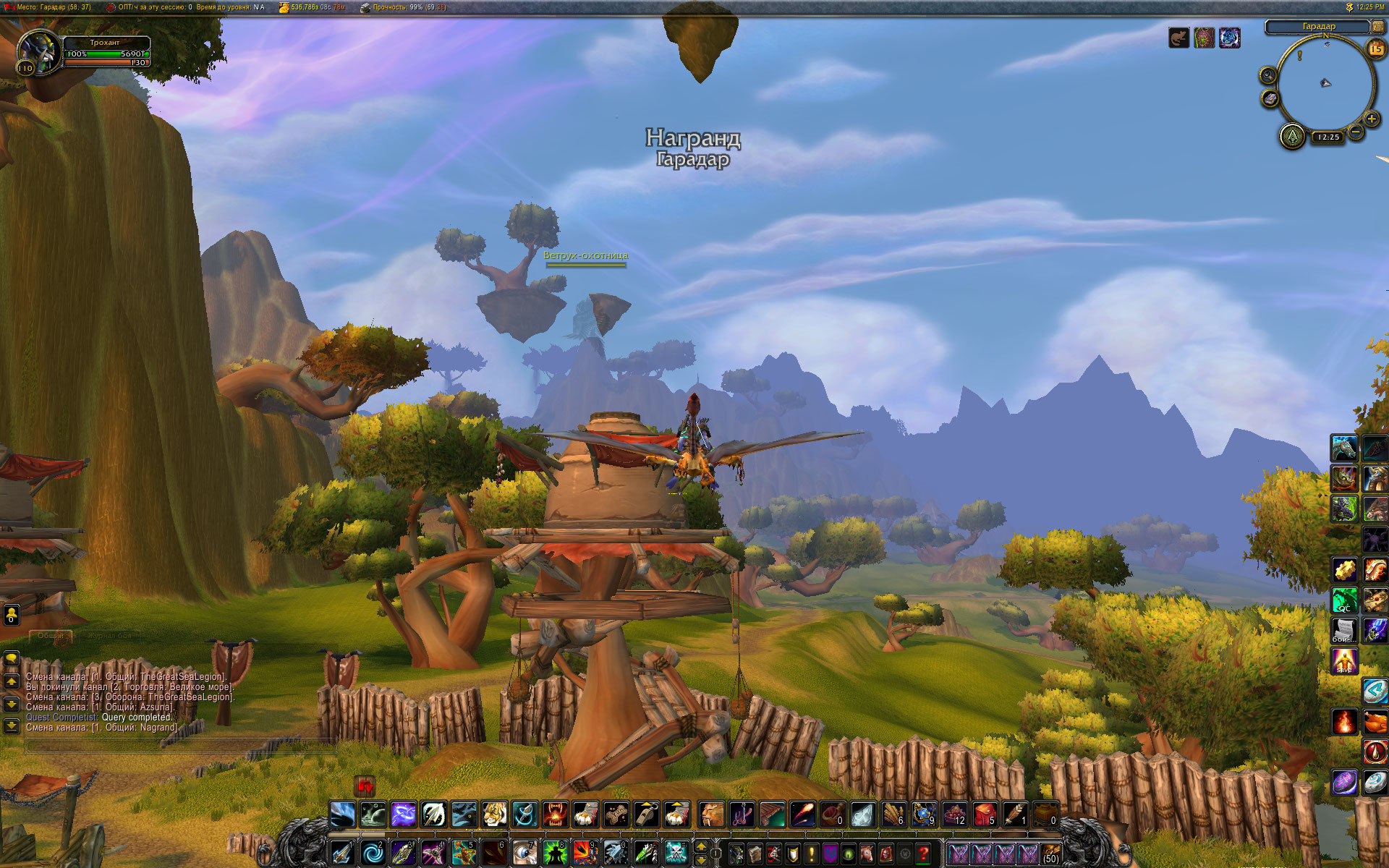
Task: Zoom in on the minimap
Action: point(1371,119)
